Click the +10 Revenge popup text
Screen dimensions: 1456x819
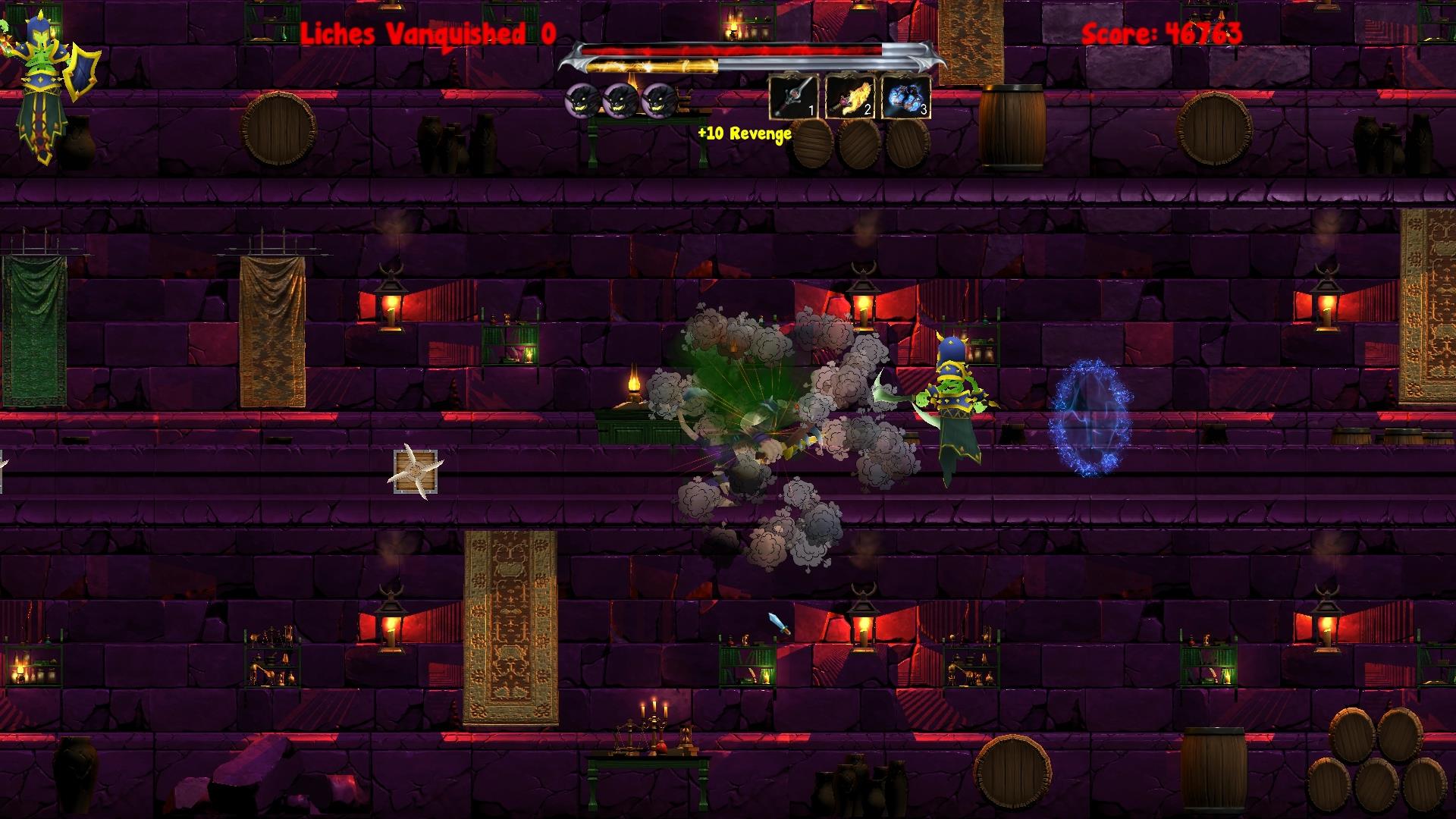point(743,135)
